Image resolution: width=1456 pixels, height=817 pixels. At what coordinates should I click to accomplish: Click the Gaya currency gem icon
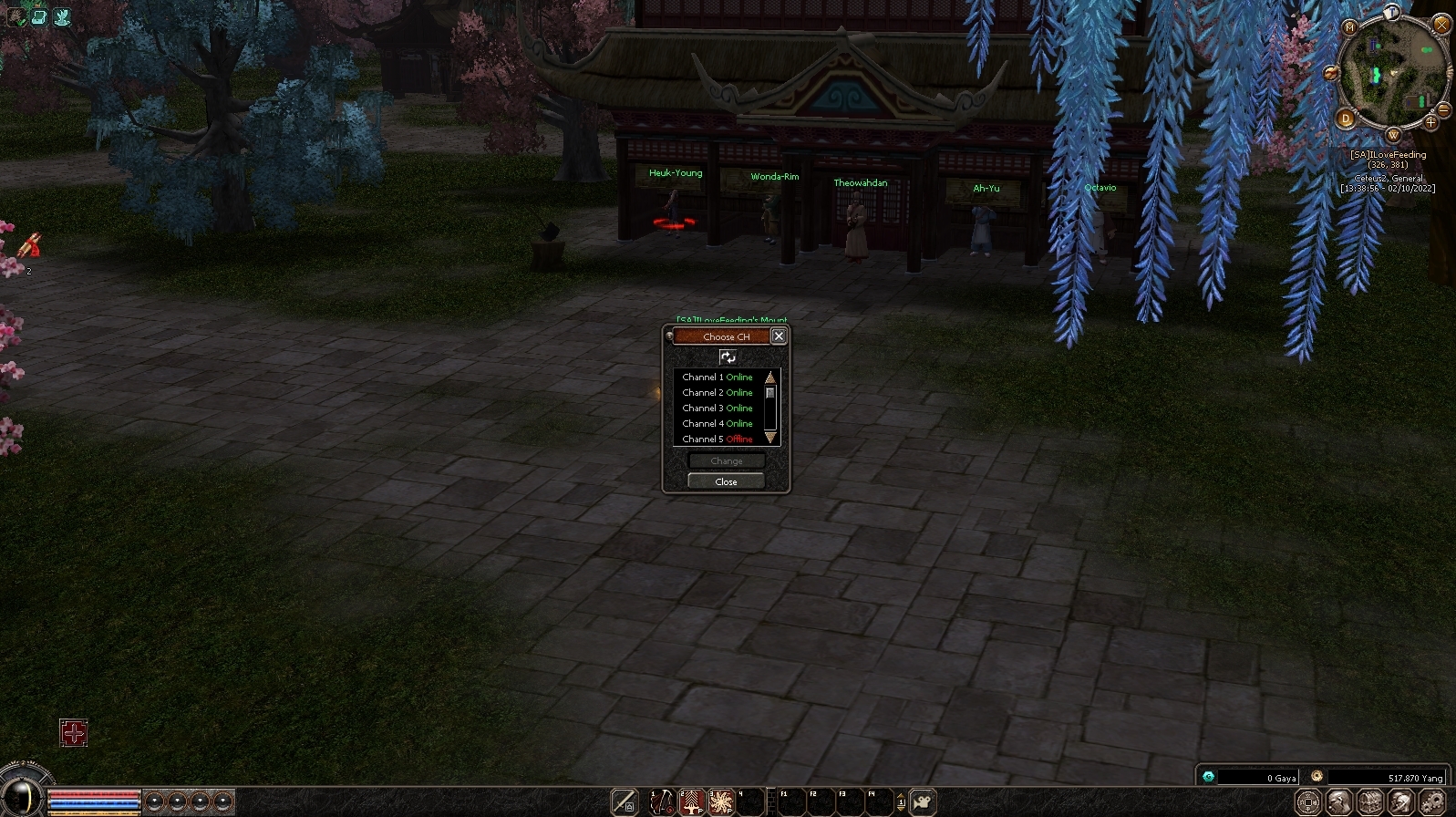click(1209, 777)
